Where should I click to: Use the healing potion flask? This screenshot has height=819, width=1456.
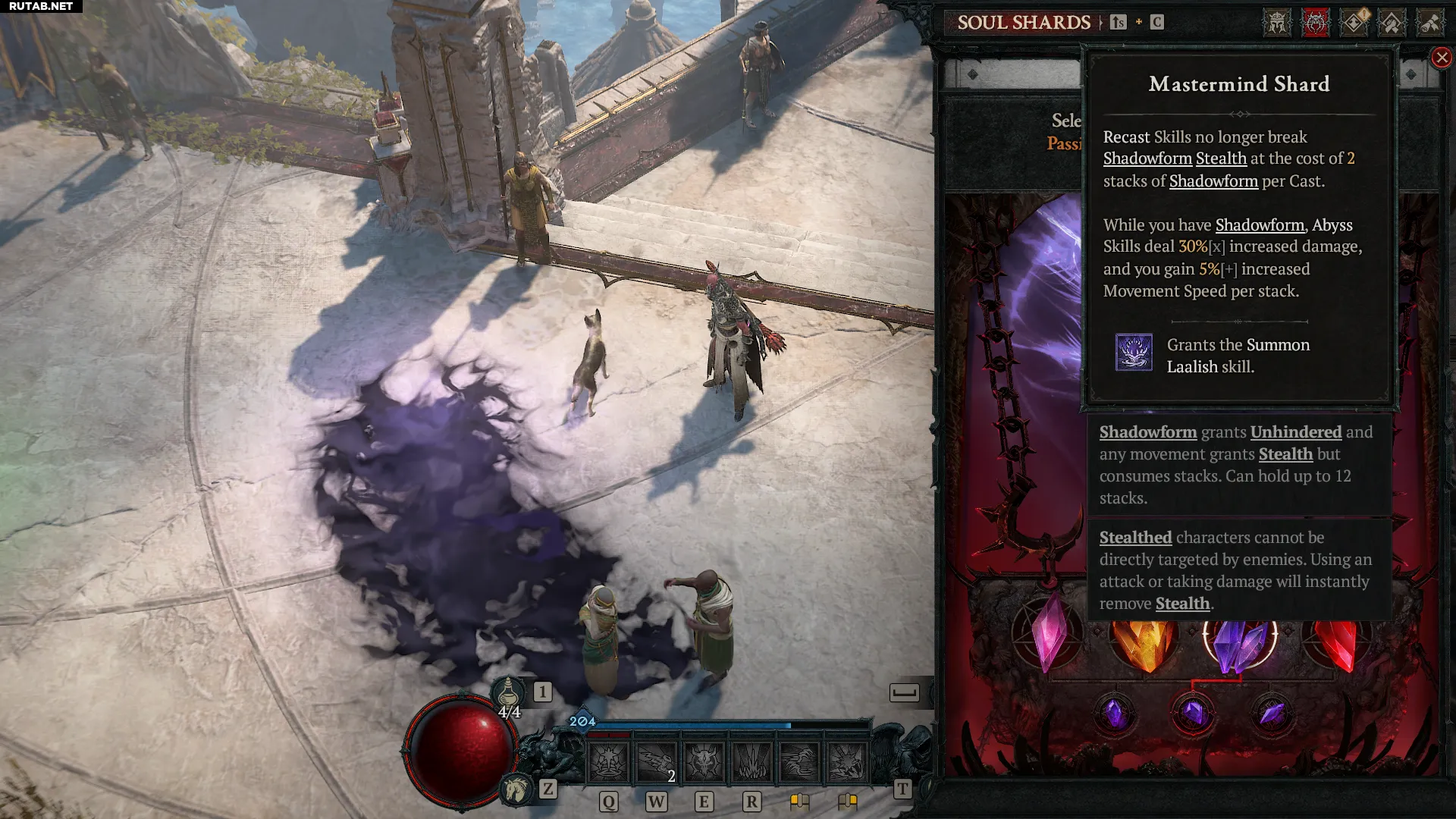tap(508, 692)
